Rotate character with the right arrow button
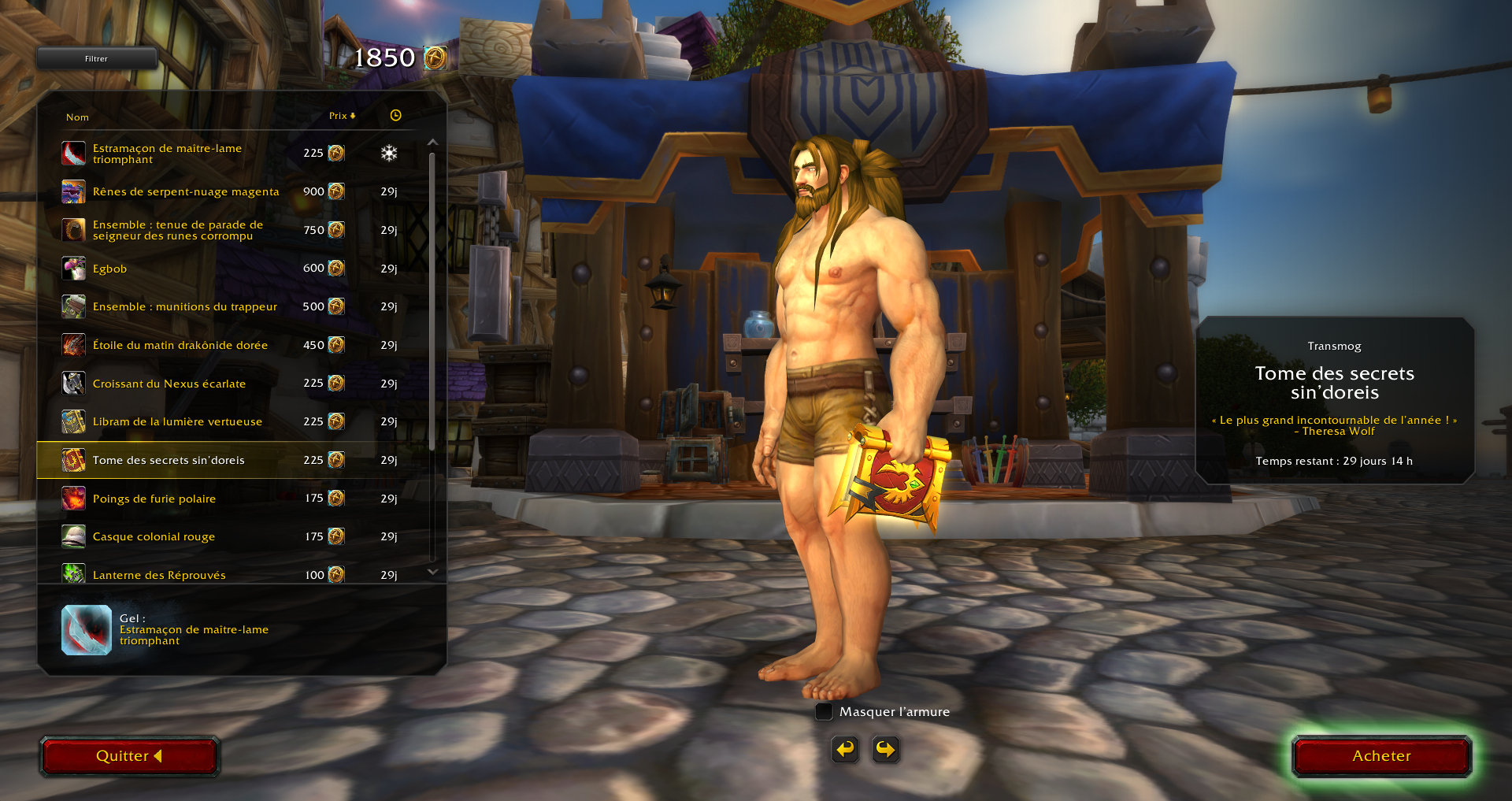The width and height of the screenshot is (1512, 801). (885, 749)
